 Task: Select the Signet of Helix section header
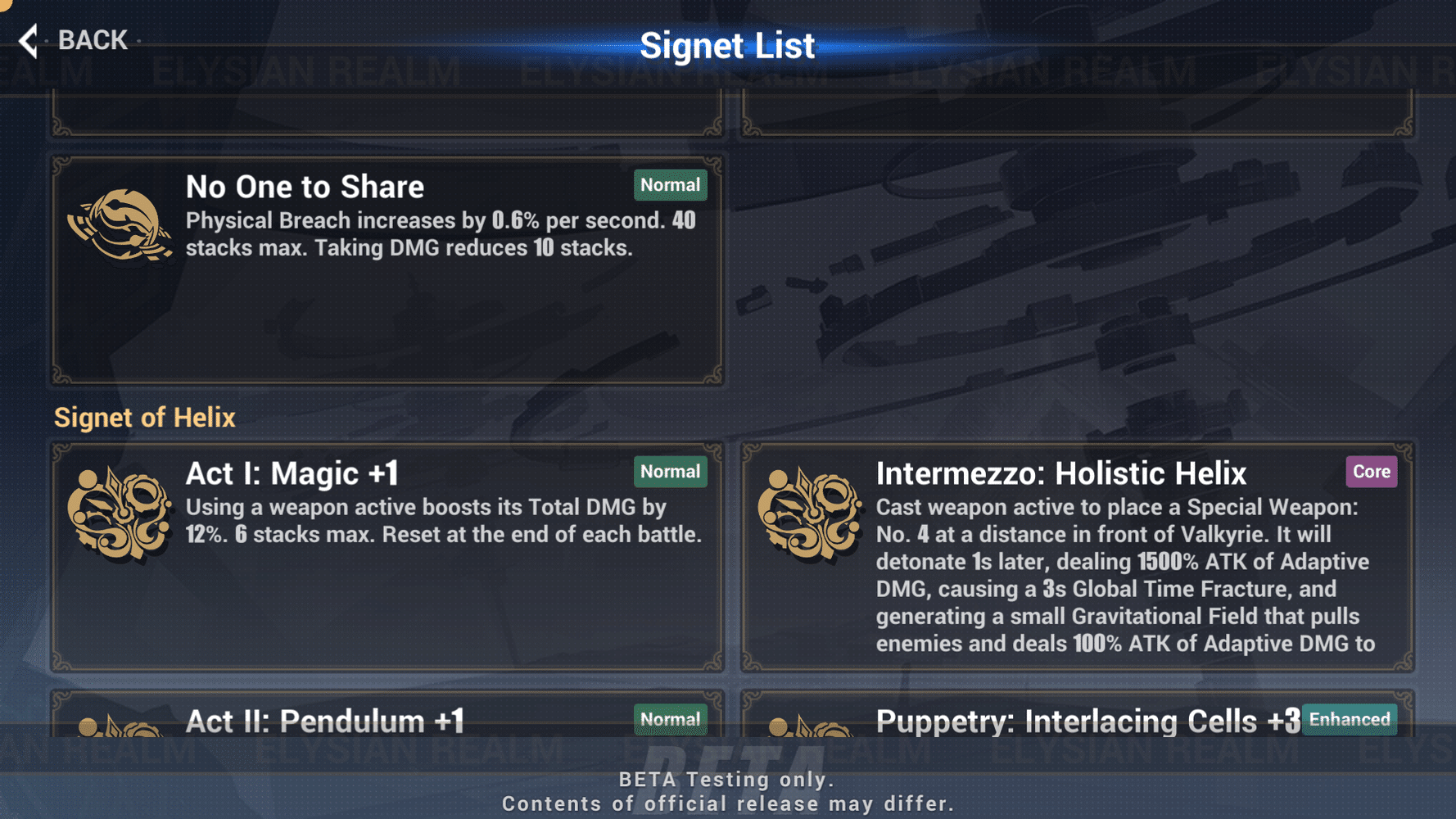(144, 418)
